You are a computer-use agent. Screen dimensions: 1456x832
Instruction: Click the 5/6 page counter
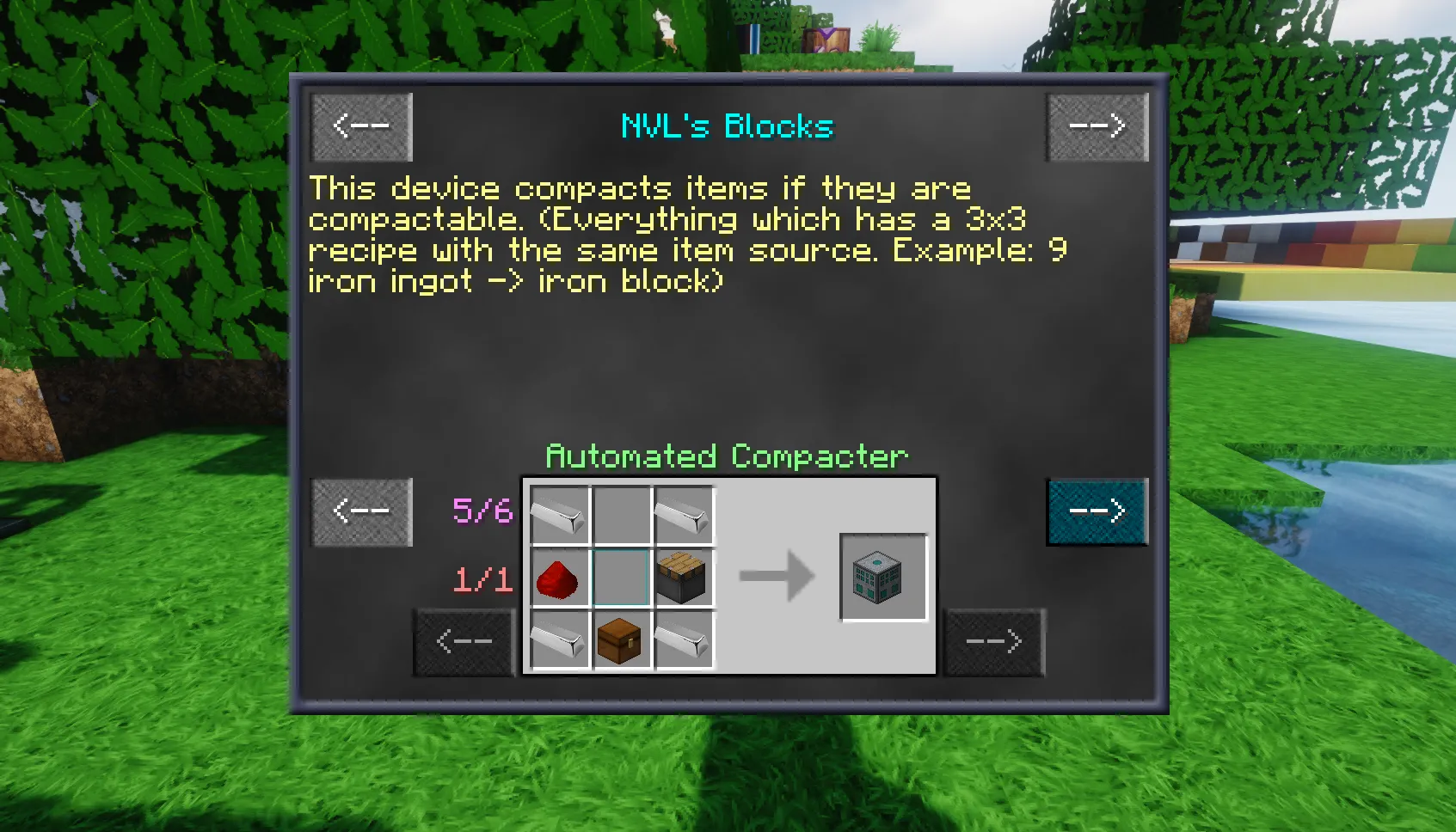pos(482,510)
